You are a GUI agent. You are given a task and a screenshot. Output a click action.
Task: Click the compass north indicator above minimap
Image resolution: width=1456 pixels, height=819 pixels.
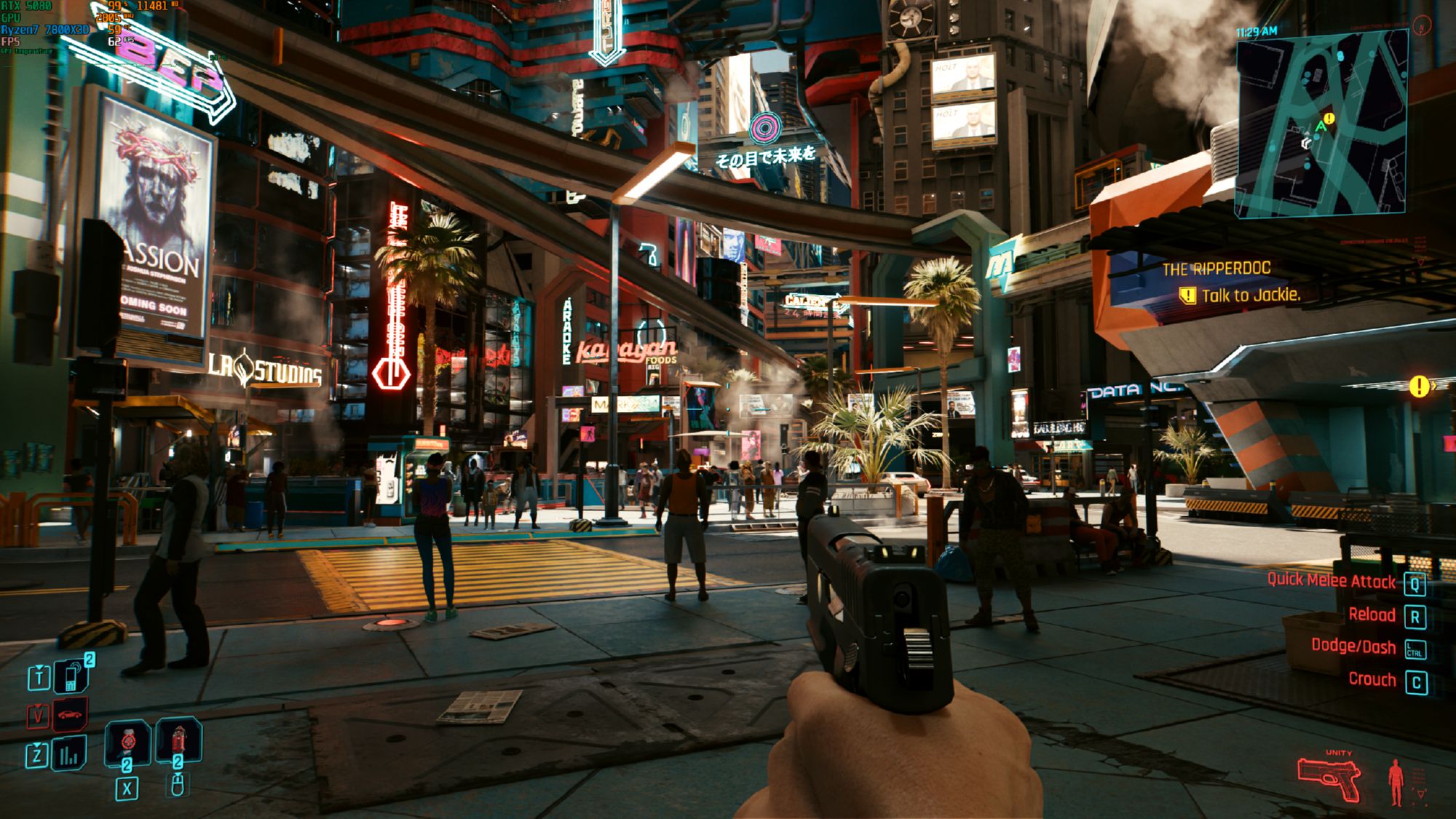1421,25
